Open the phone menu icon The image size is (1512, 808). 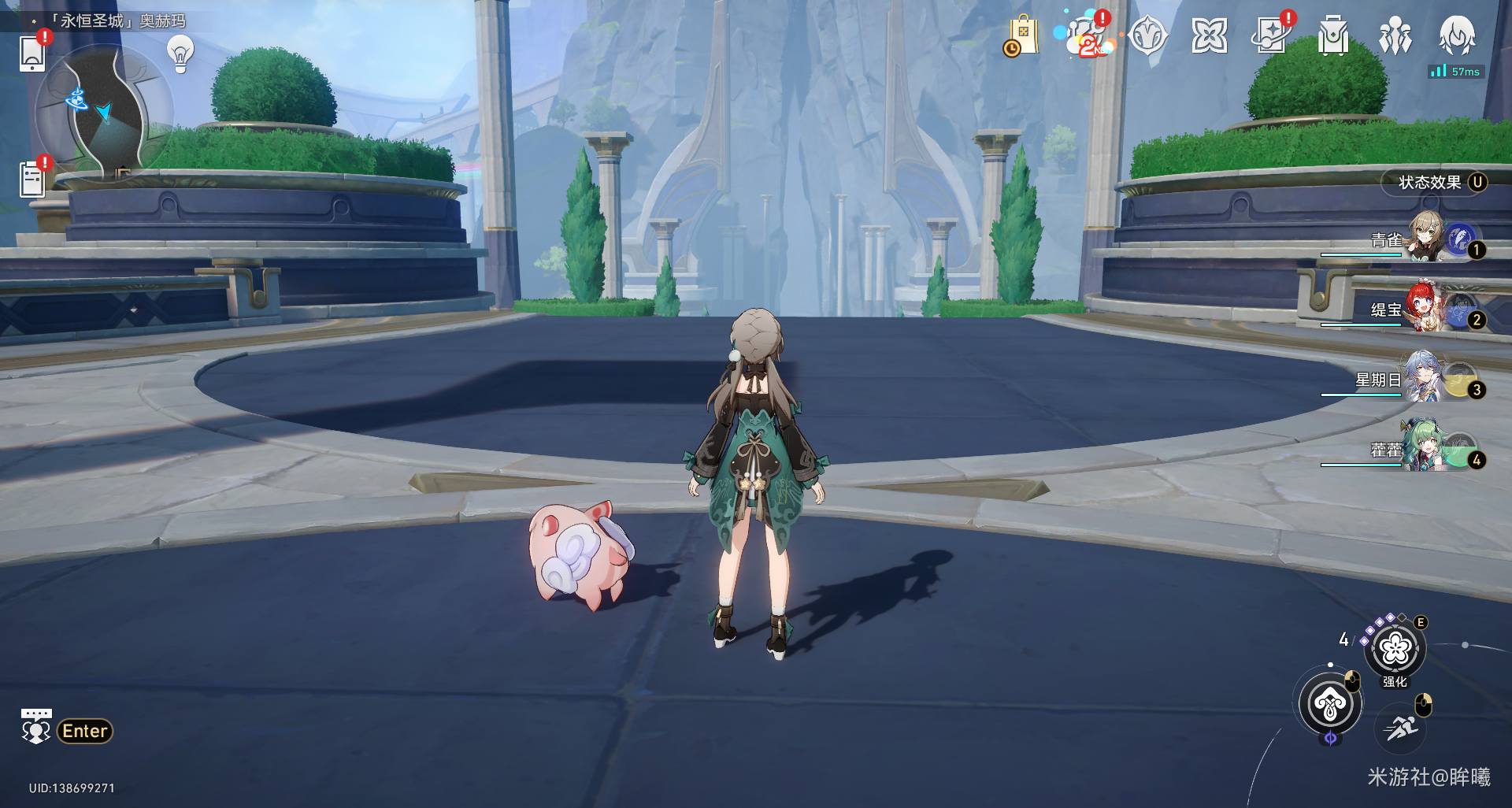(32, 52)
